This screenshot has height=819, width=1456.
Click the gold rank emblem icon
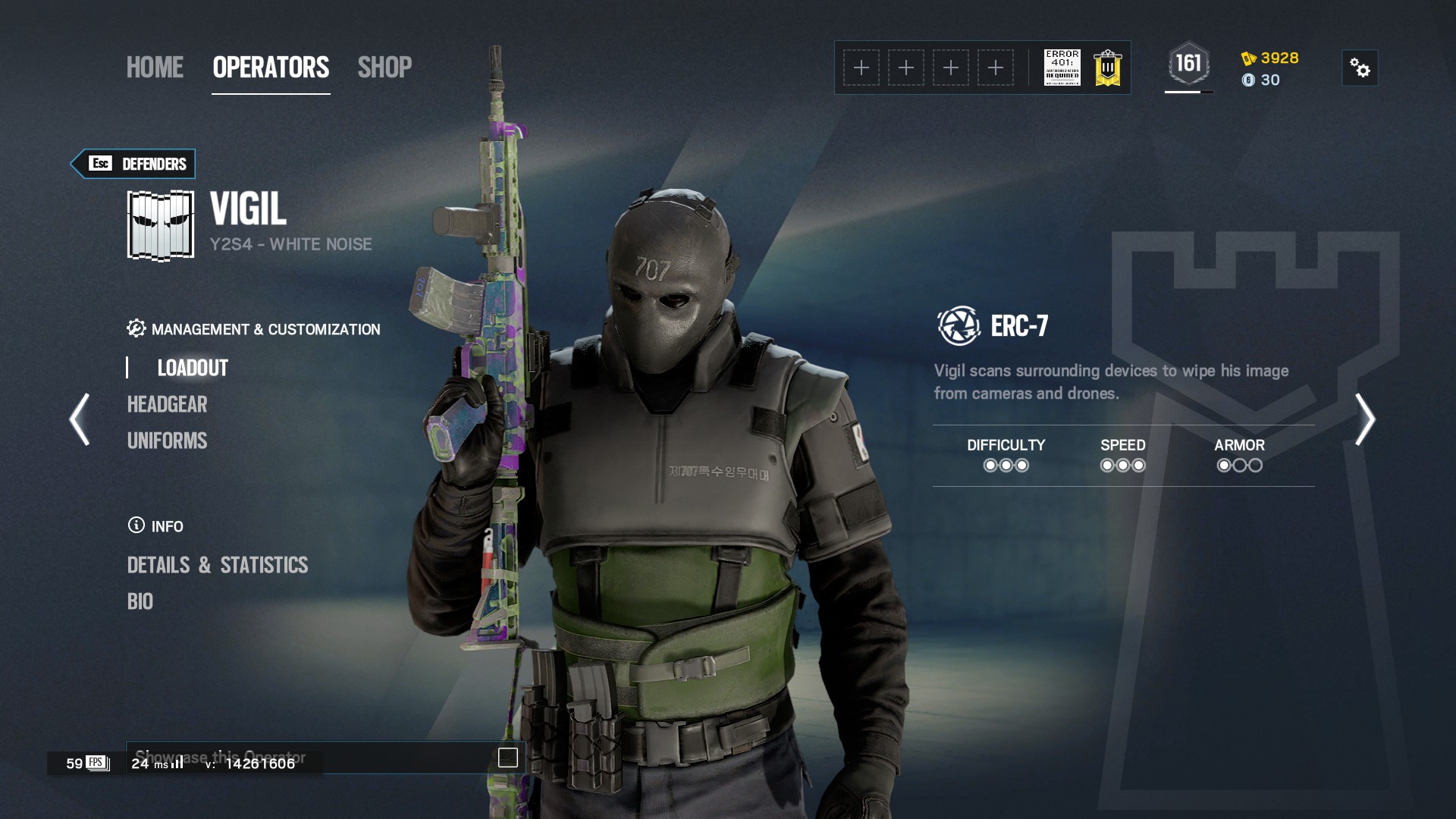(x=1108, y=67)
